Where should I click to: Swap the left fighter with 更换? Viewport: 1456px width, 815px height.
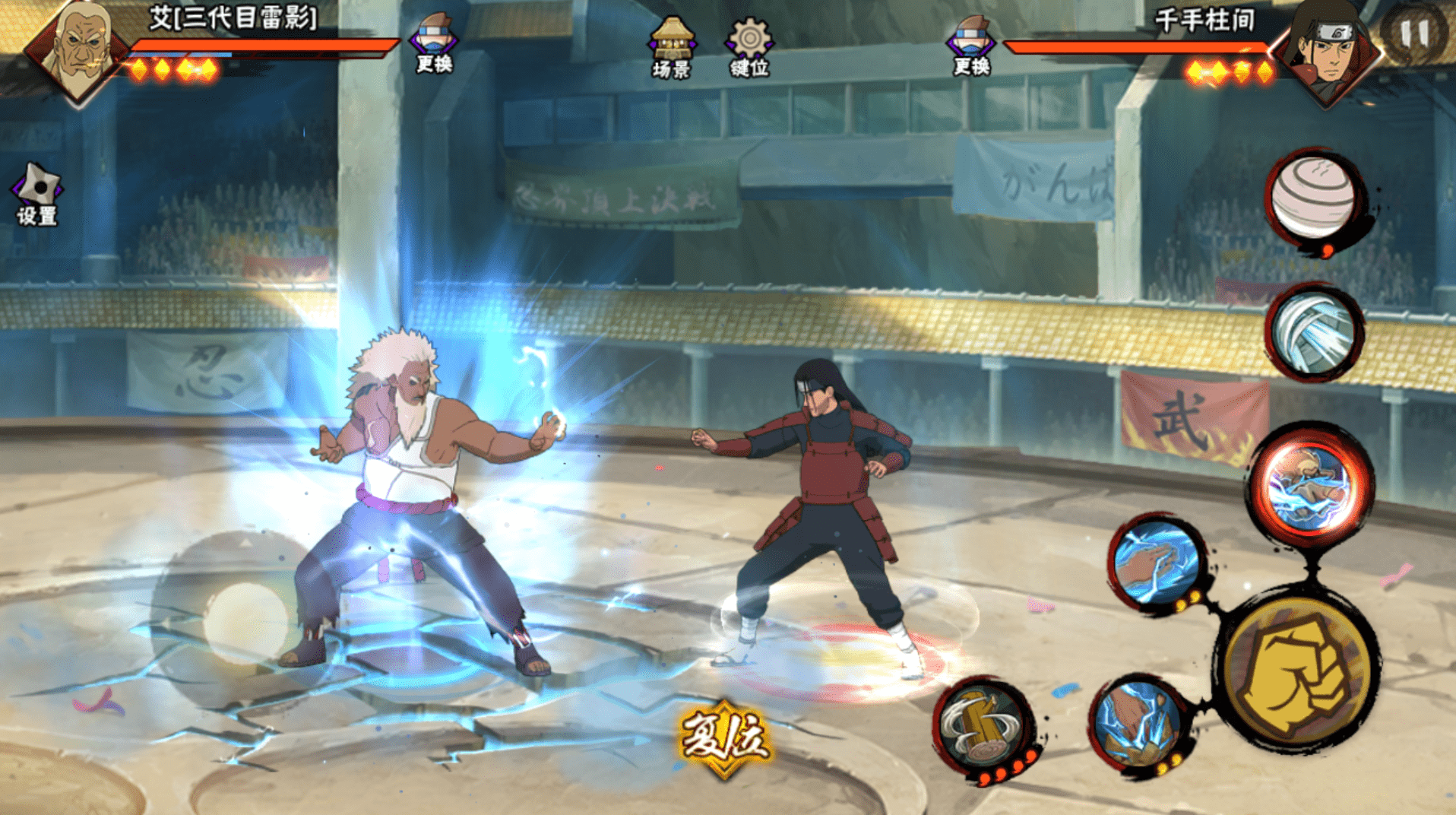tap(434, 43)
